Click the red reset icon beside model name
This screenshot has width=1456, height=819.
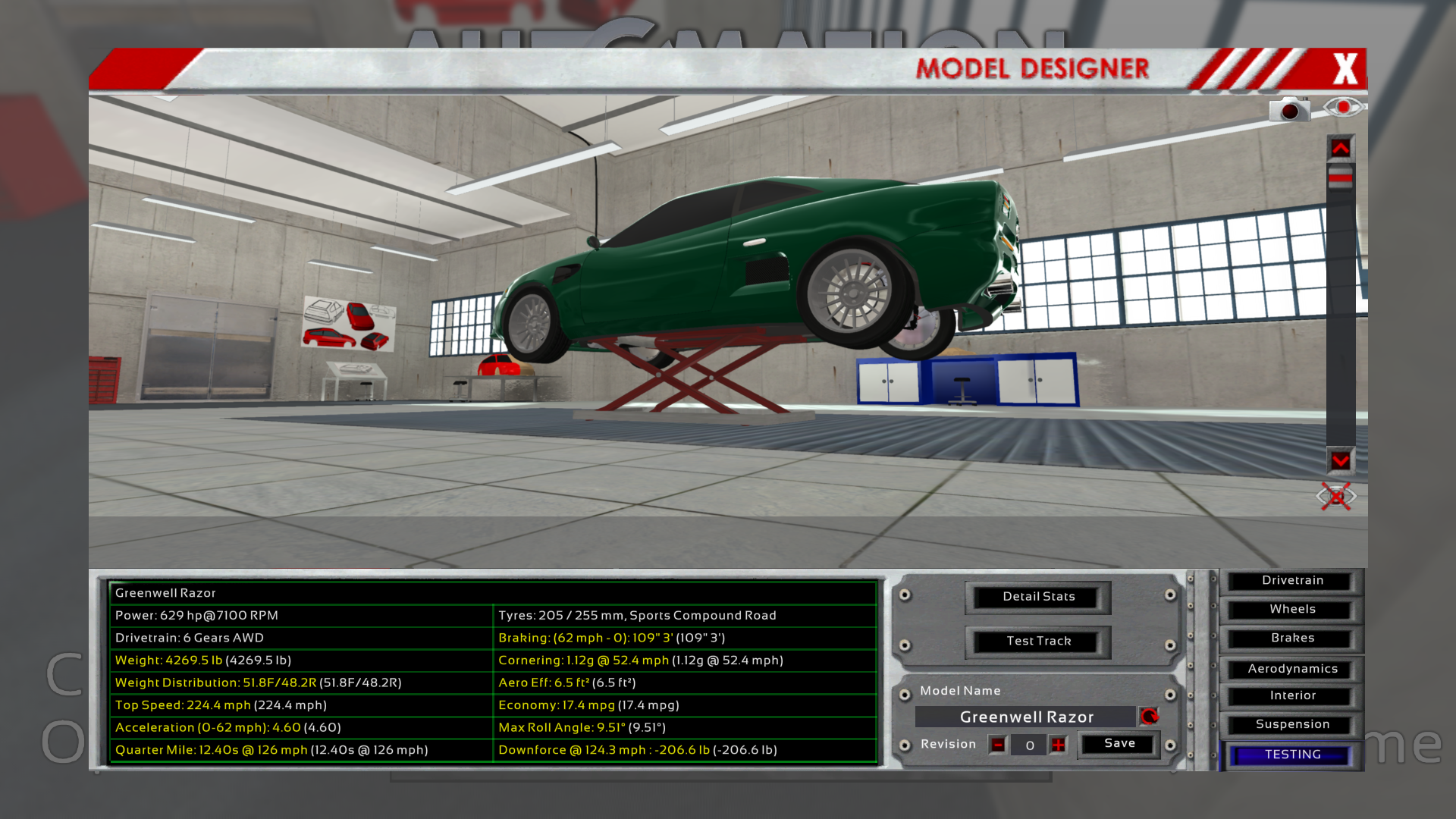pos(1150,717)
